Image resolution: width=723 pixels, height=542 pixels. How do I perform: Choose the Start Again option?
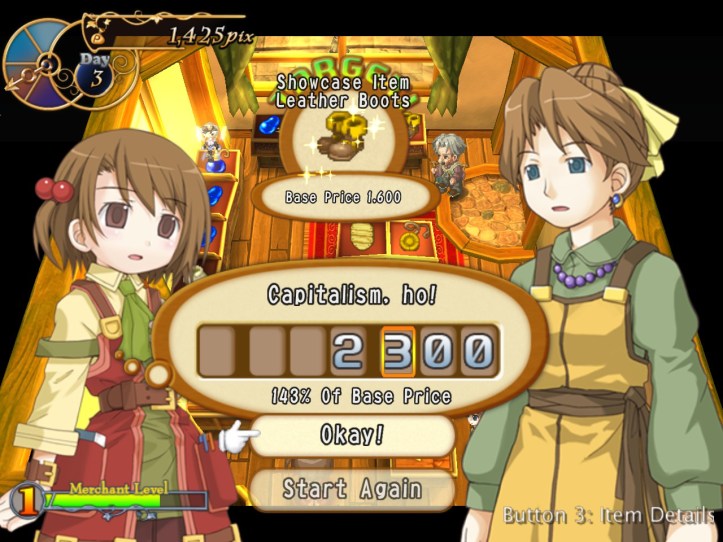pos(352,489)
